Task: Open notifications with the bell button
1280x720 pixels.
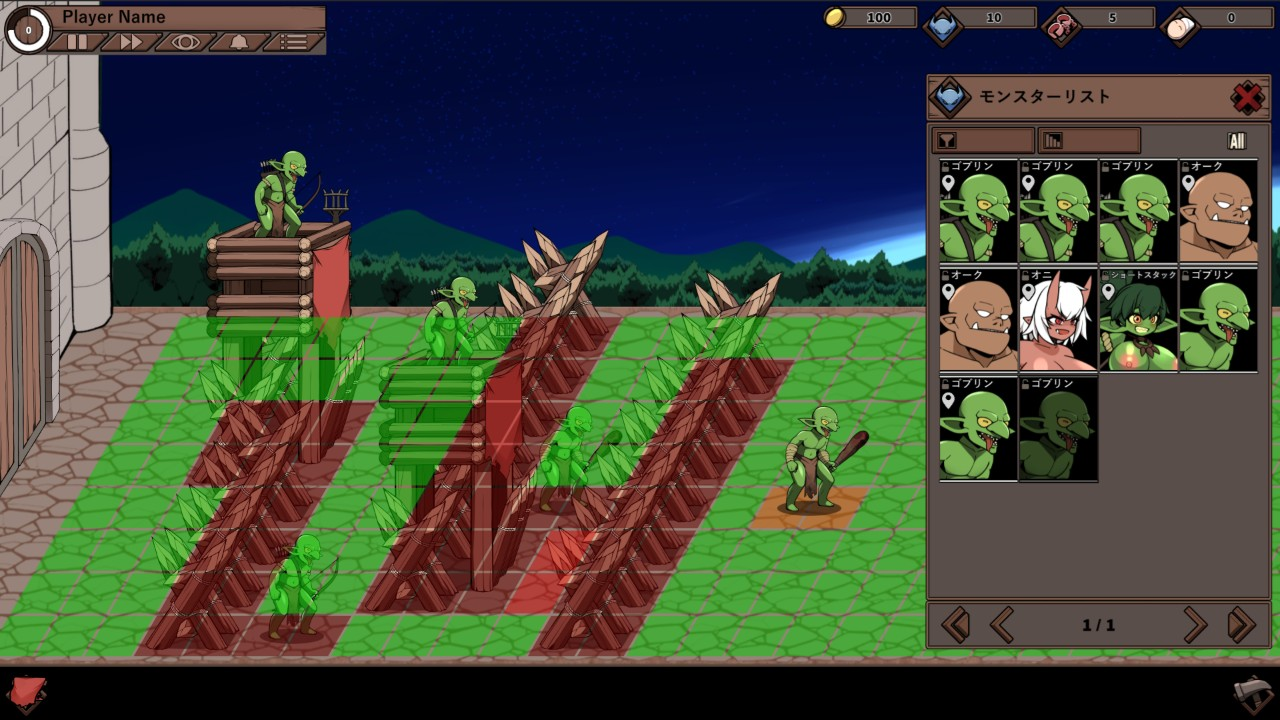Action: click(240, 42)
